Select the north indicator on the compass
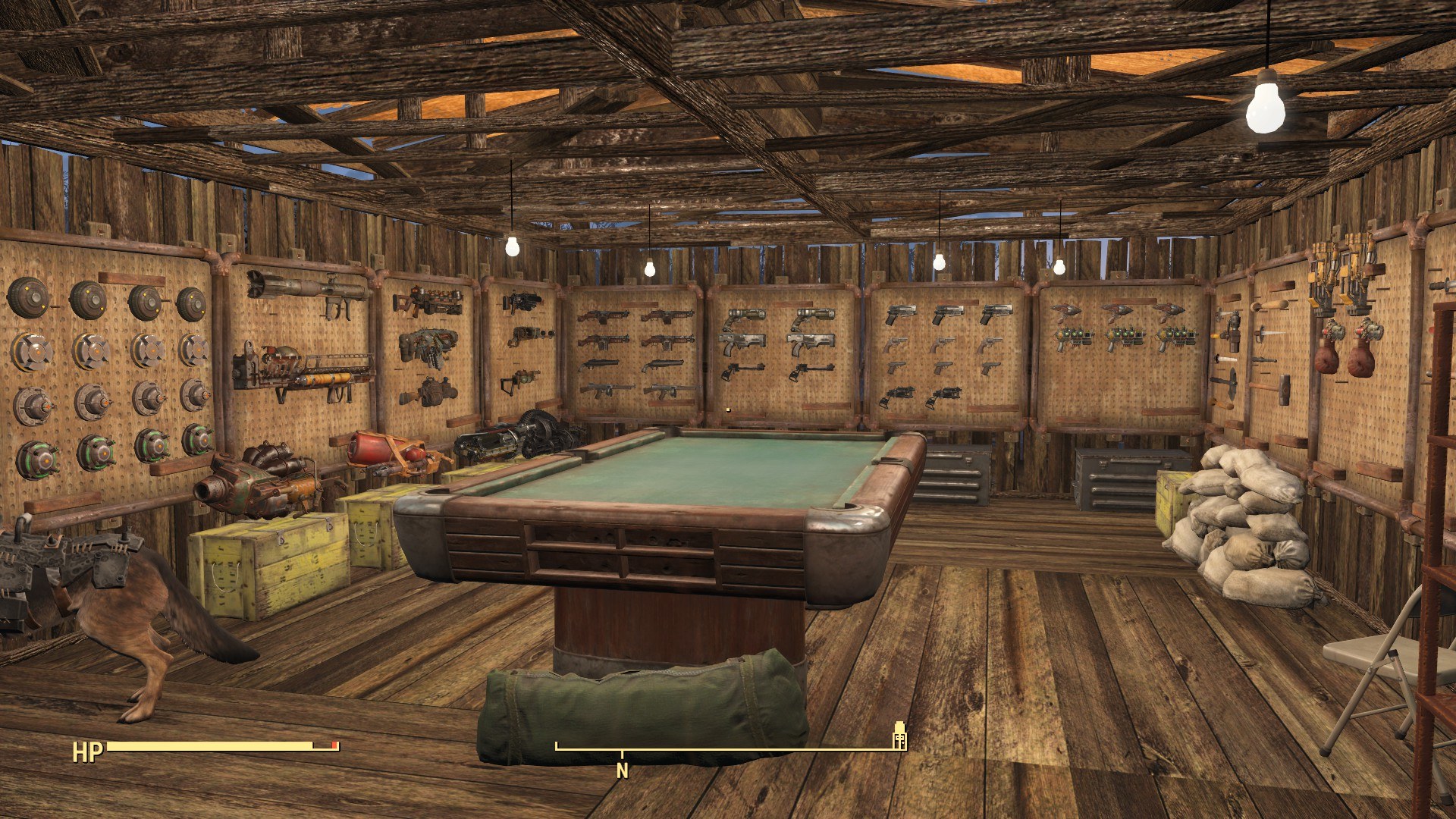 click(622, 770)
